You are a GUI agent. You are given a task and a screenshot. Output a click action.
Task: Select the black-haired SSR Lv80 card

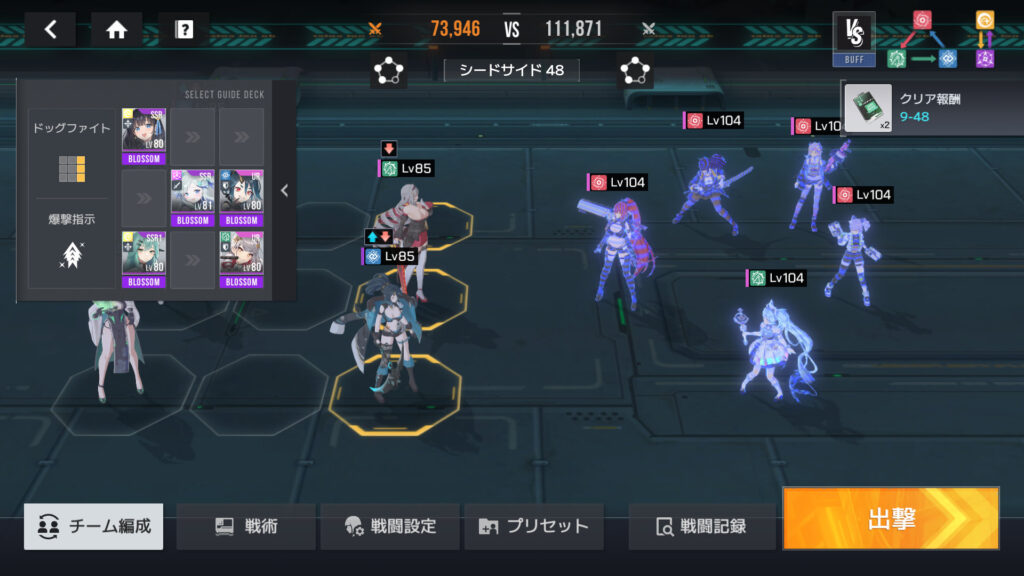pos(143,136)
